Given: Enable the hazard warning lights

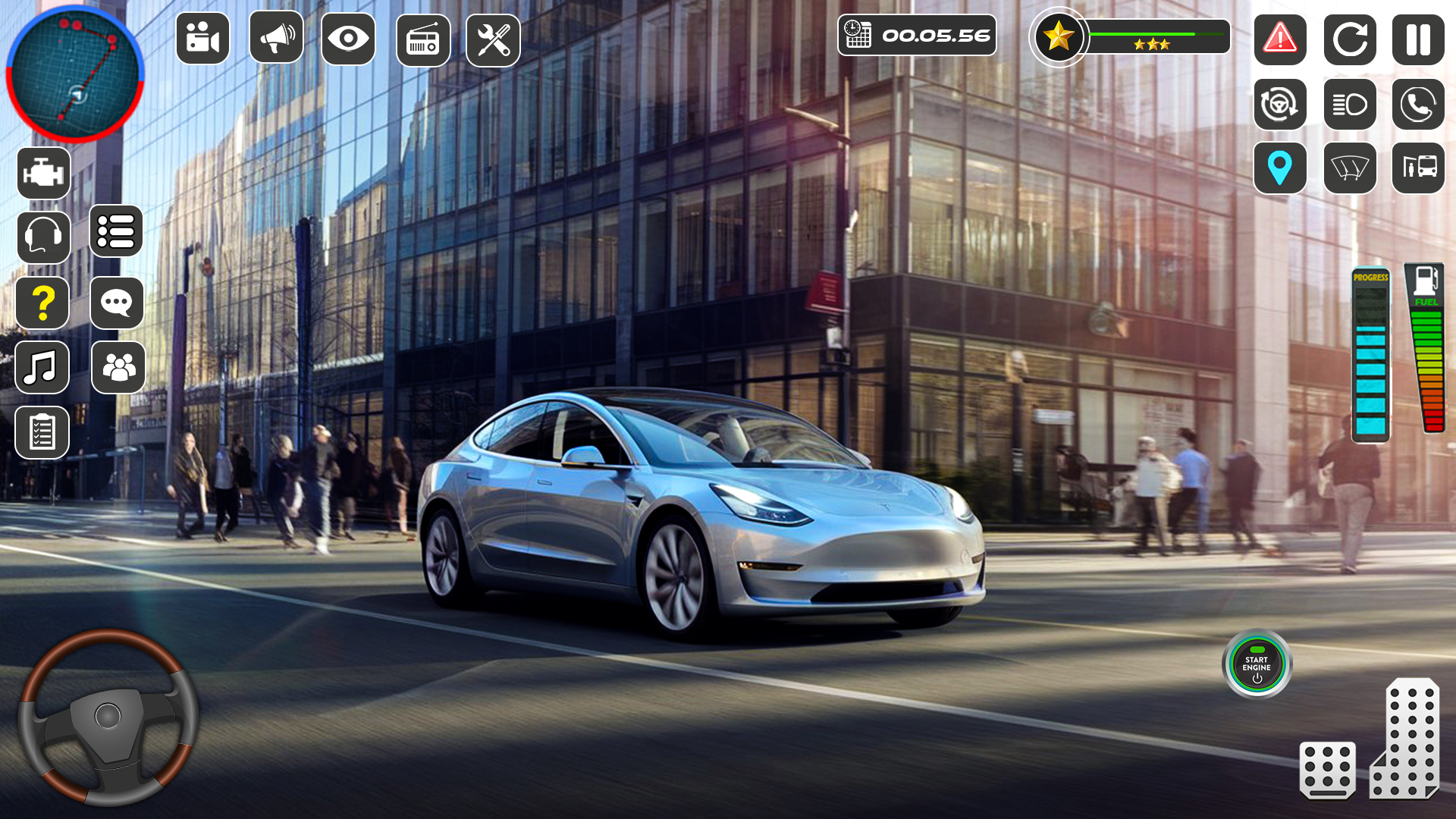Looking at the screenshot, I should tap(1281, 39).
